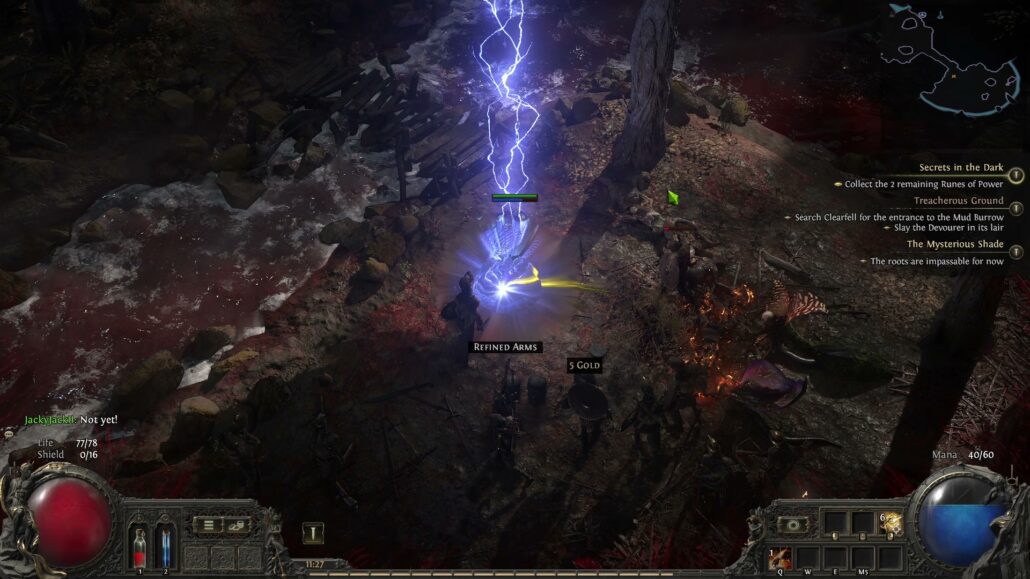Use the blue mana flask

164,547
